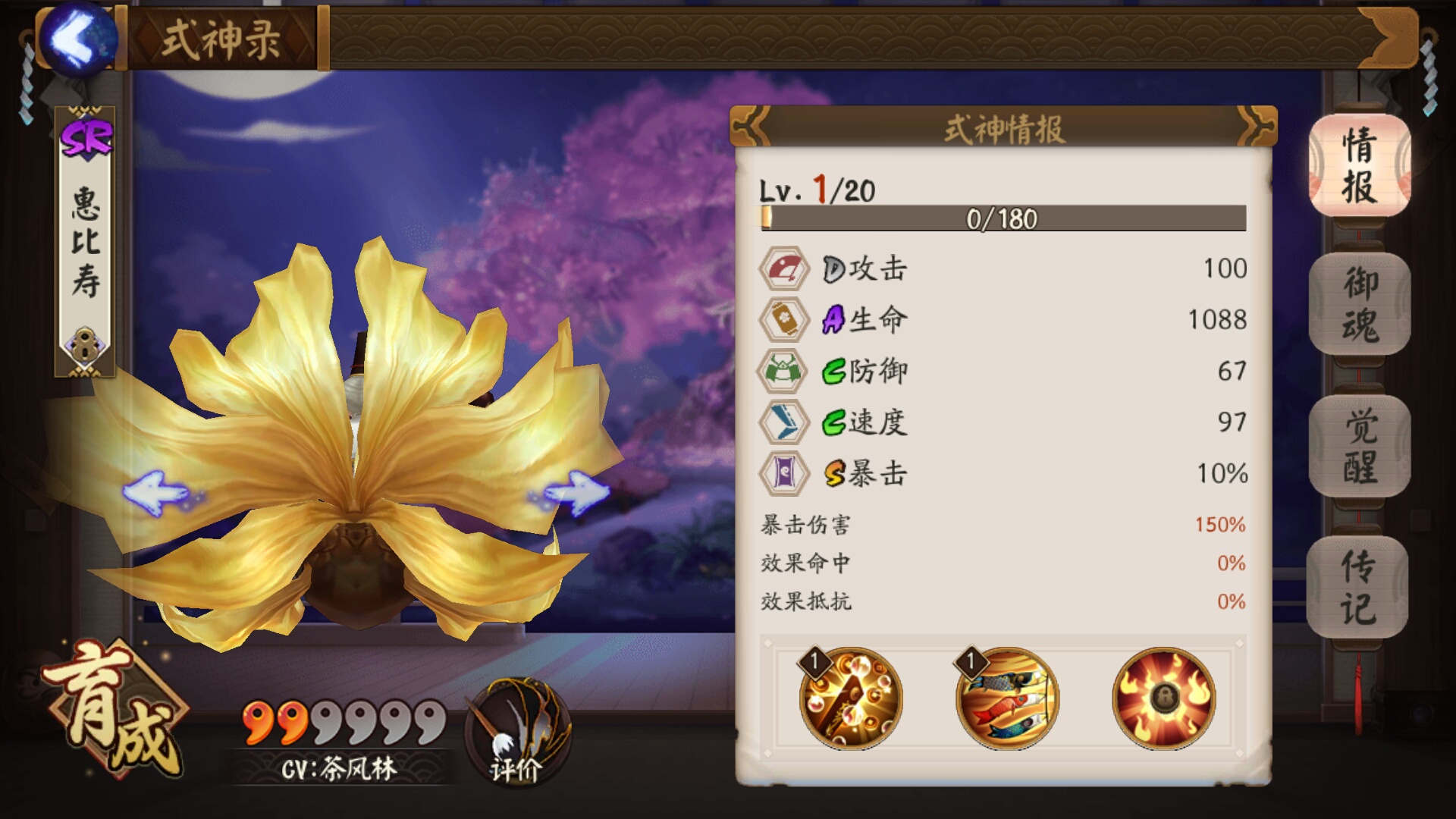
Task: Inspect the first skill icon with bubbles
Action: [x=850, y=698]
